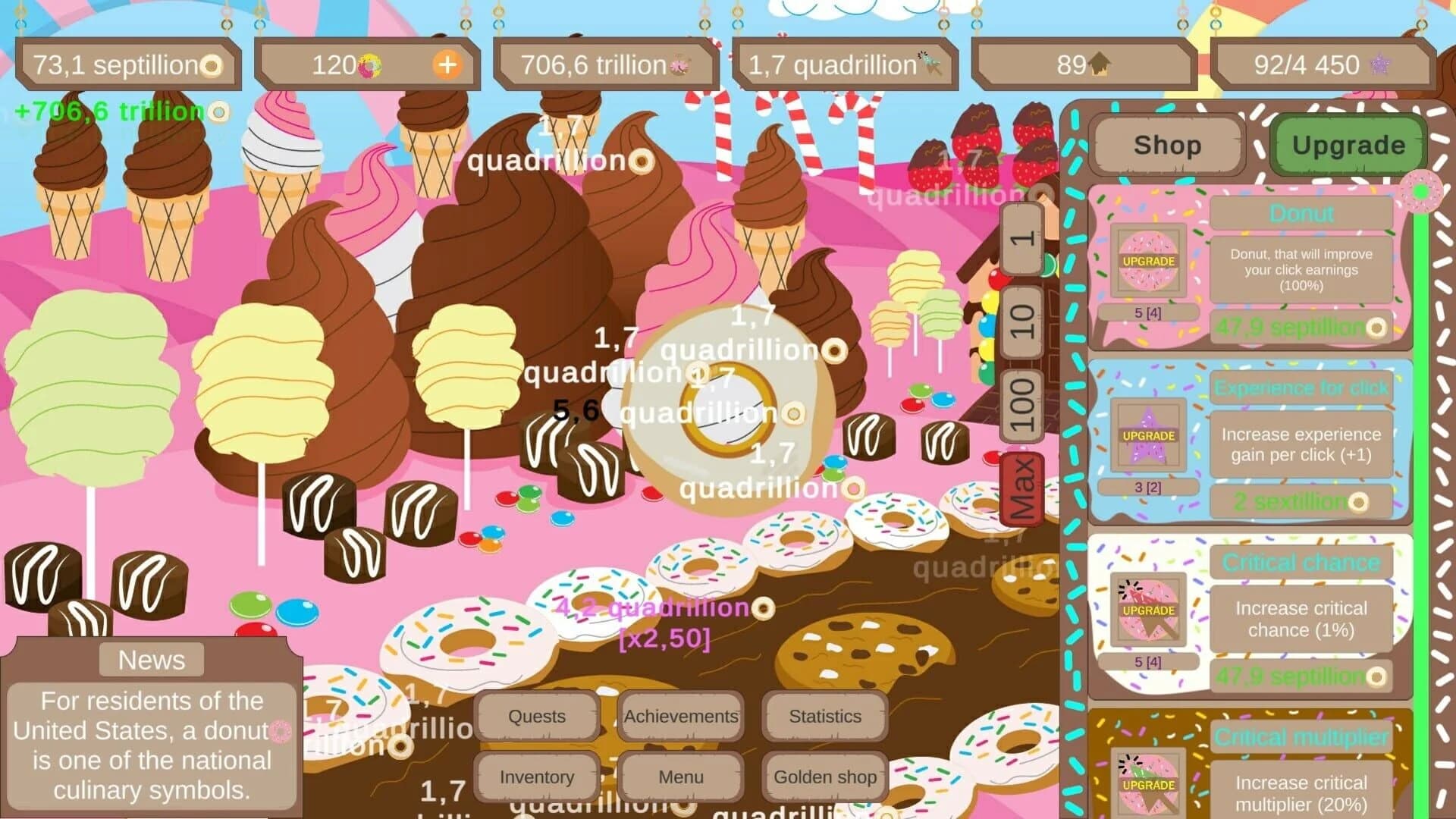This screenshot has height=819, width=1456.
Task: Click the pastry icon beside 706,6 trillion
Action: pos(682,65)
